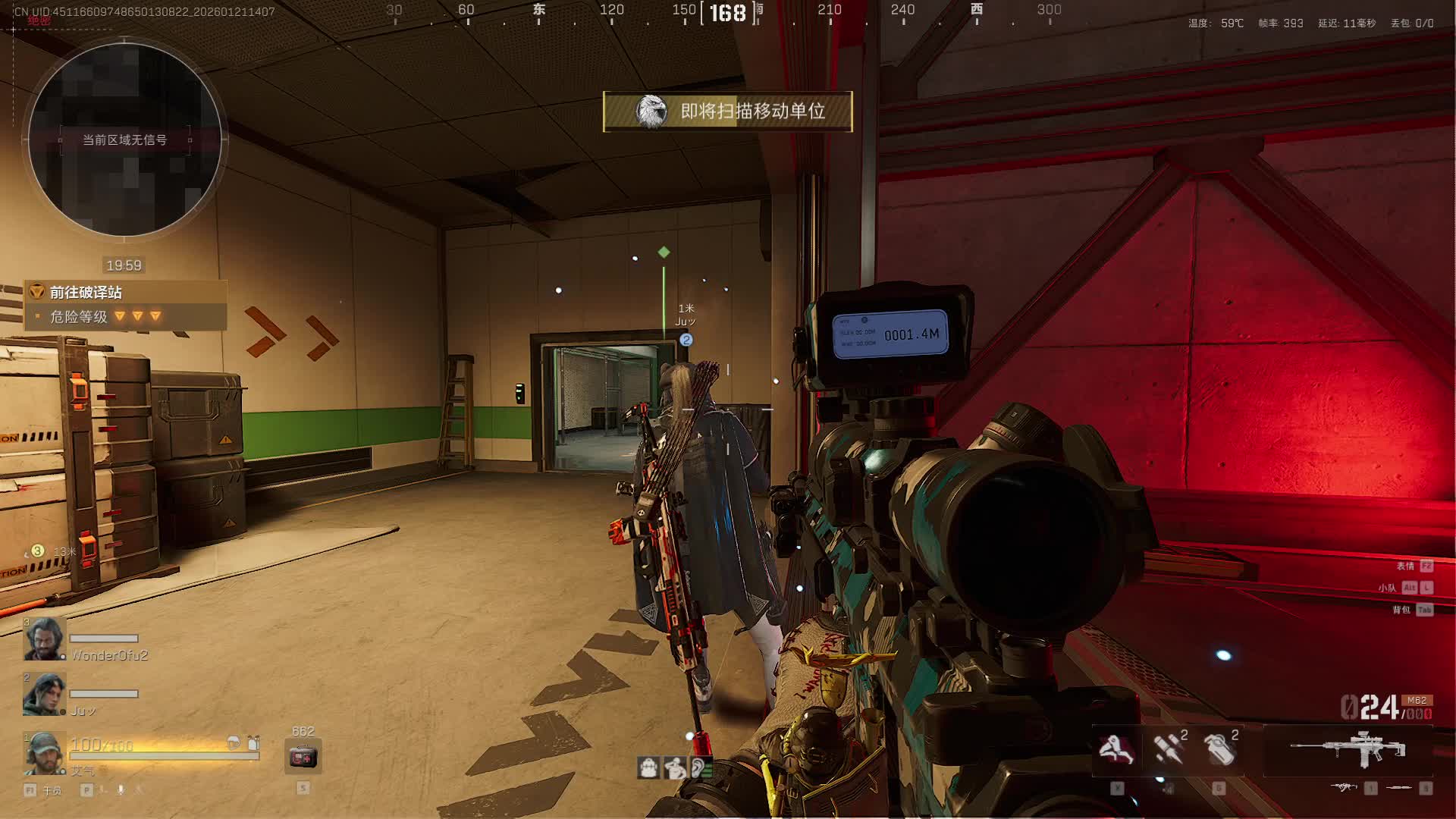Image resolution: width=1456 pixels, height=819 pixels.
Task: Use the red medical kit item slot
Action: [x=303, y=757]
